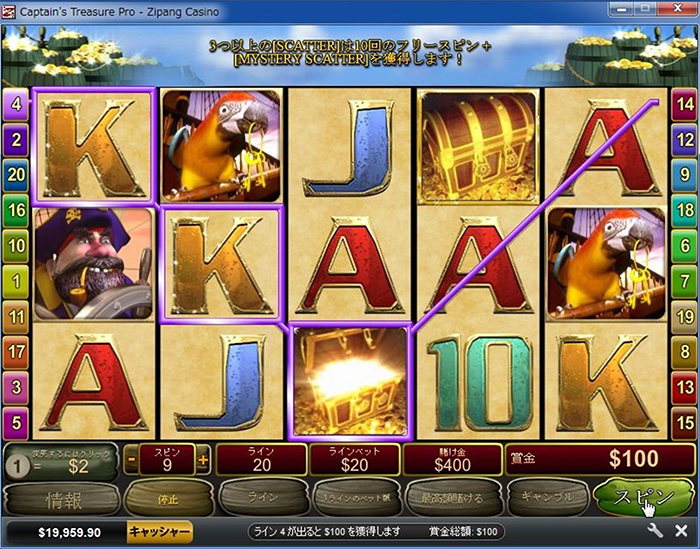Image resolution: width=700 pixels, height=549 pixels.
Task: Show payline 15 marker
Action: (x=684, y=421)
